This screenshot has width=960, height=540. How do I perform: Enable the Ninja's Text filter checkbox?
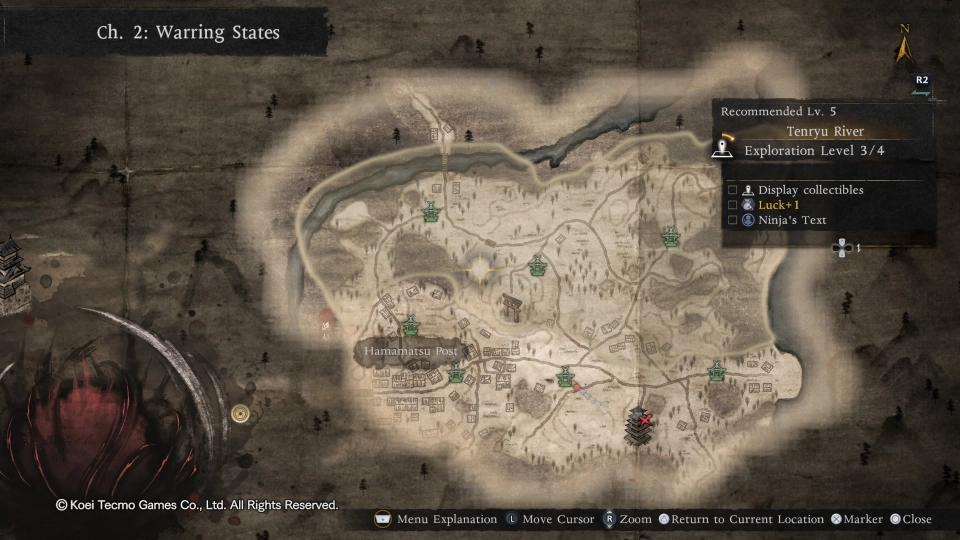733,220
